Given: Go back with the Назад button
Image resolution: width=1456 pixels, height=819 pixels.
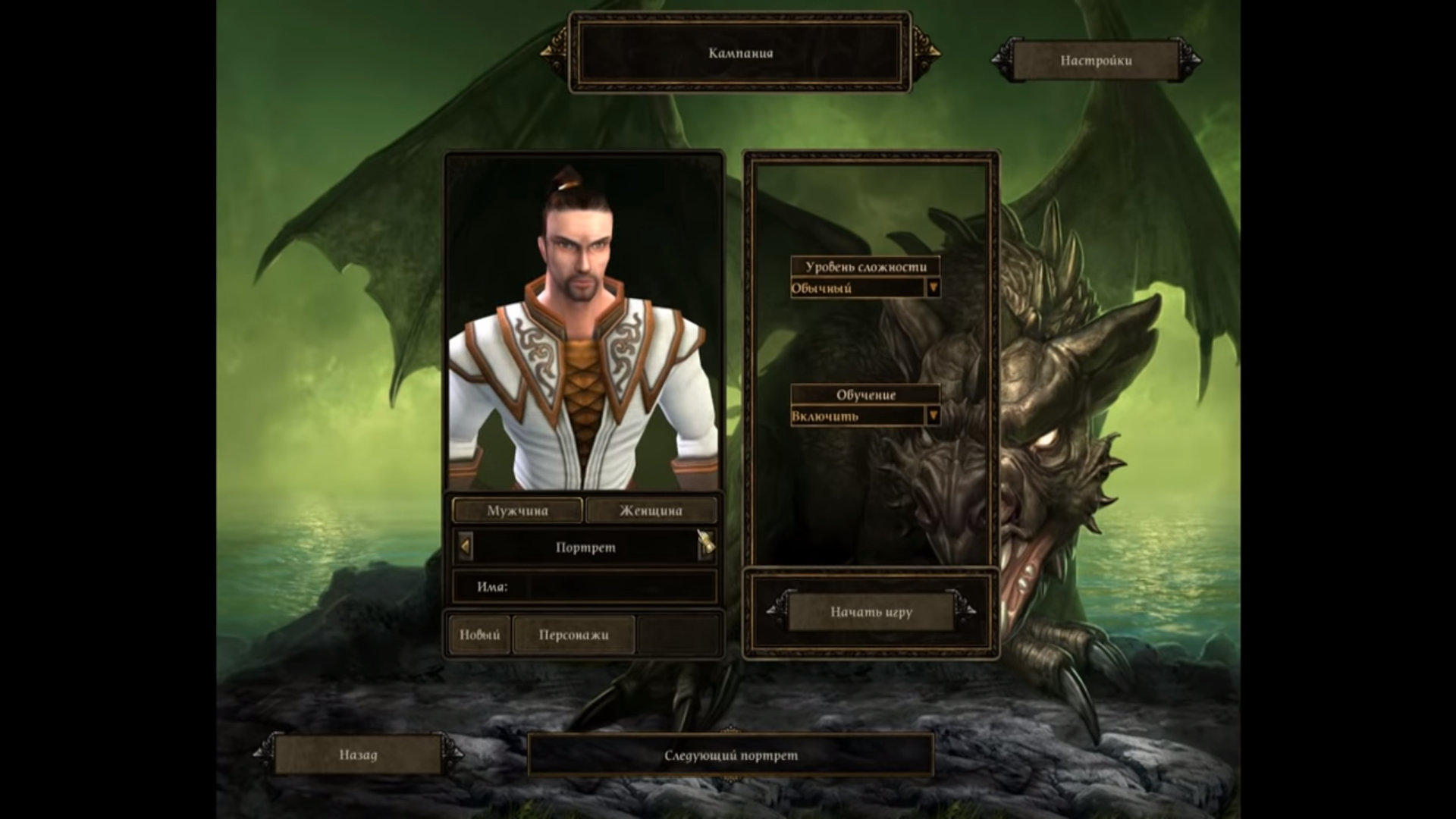Looking at the screenshot, I should 358,755.
